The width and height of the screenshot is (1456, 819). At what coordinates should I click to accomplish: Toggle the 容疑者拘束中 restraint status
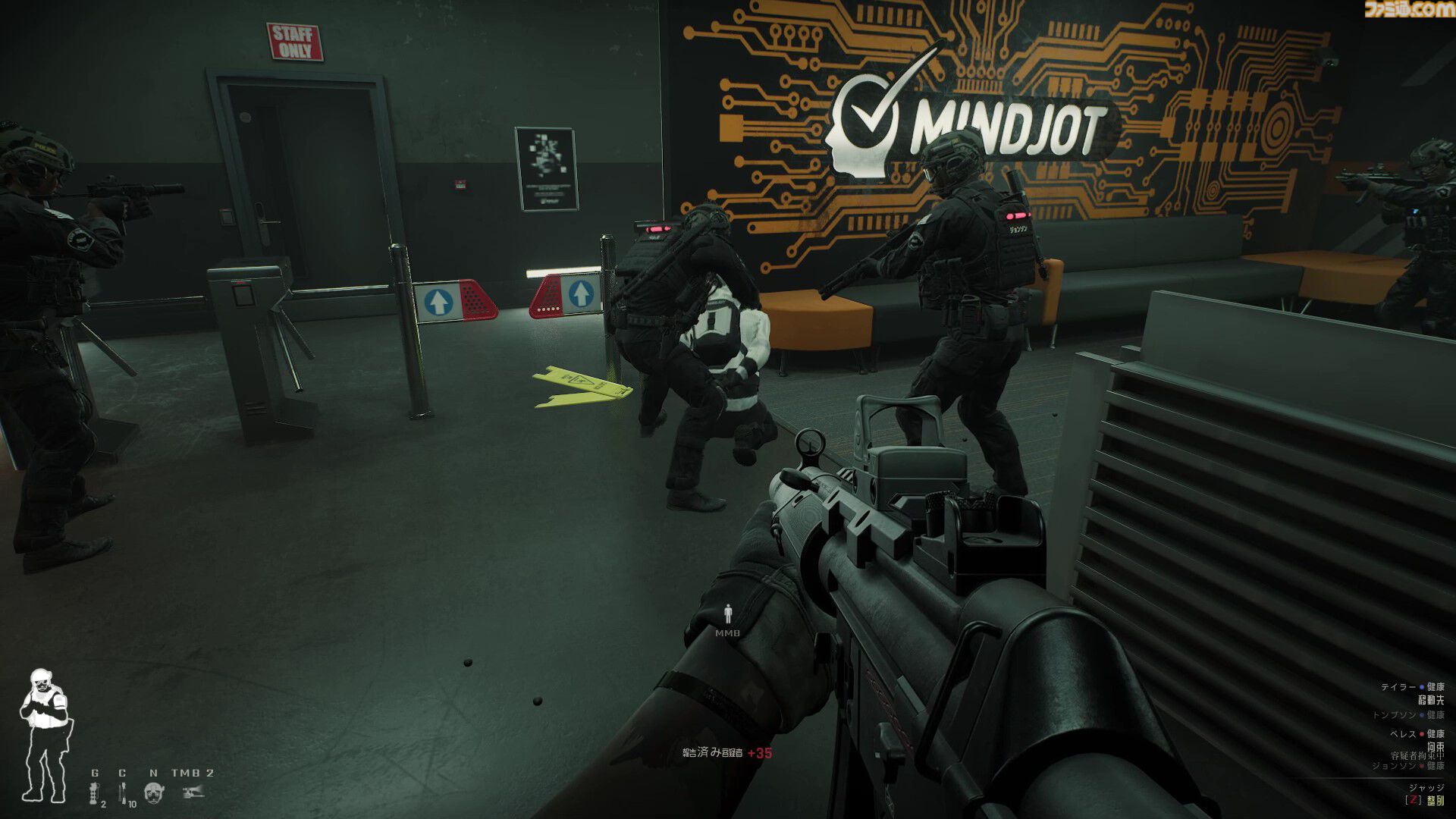(1416, 756)
